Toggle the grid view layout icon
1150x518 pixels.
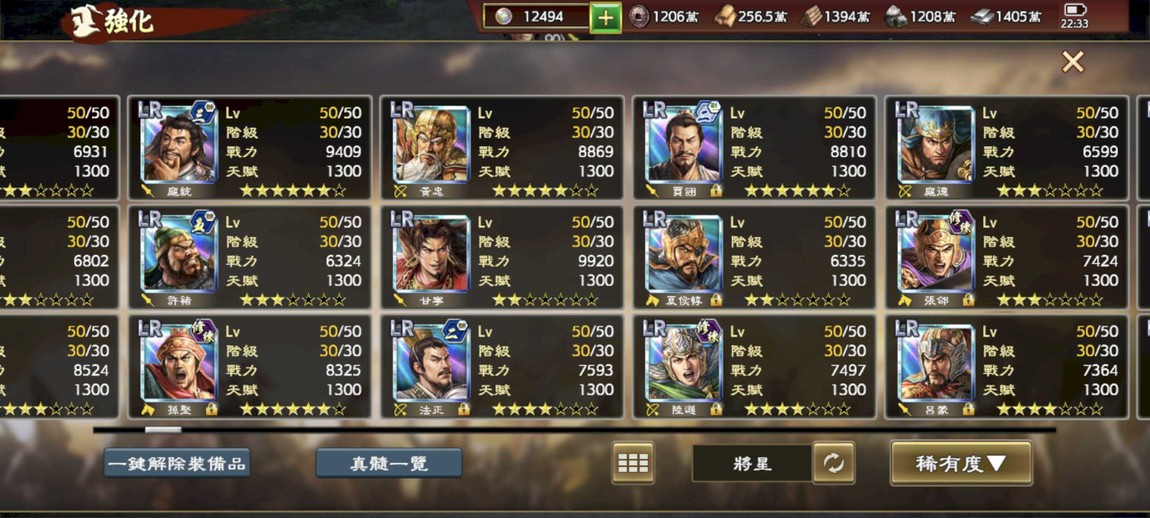click(x=632, y=463)
